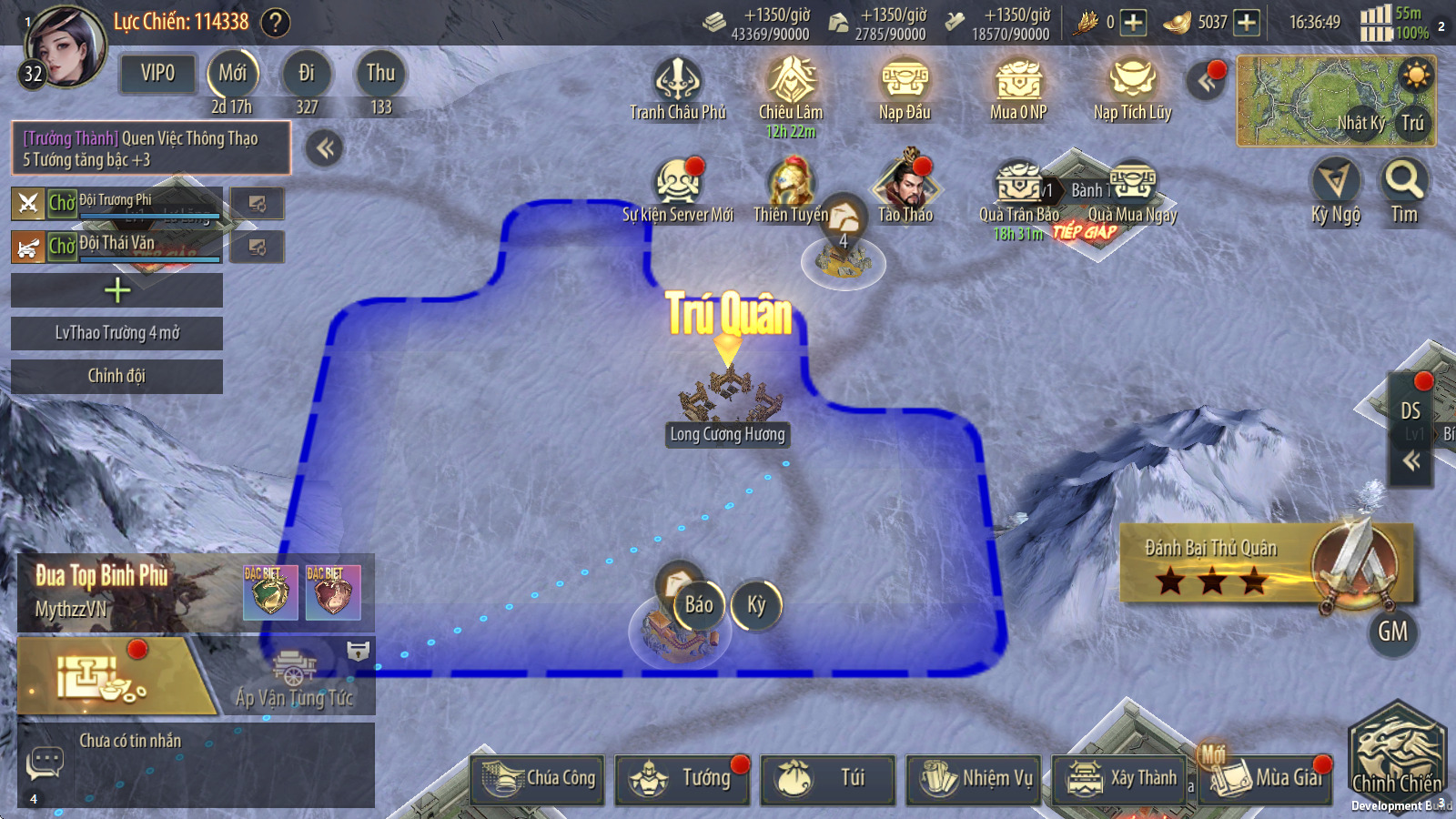Open the Thiên Tuyển helmet event
The width and height of the screenshot is (1456, 819).
790,184
